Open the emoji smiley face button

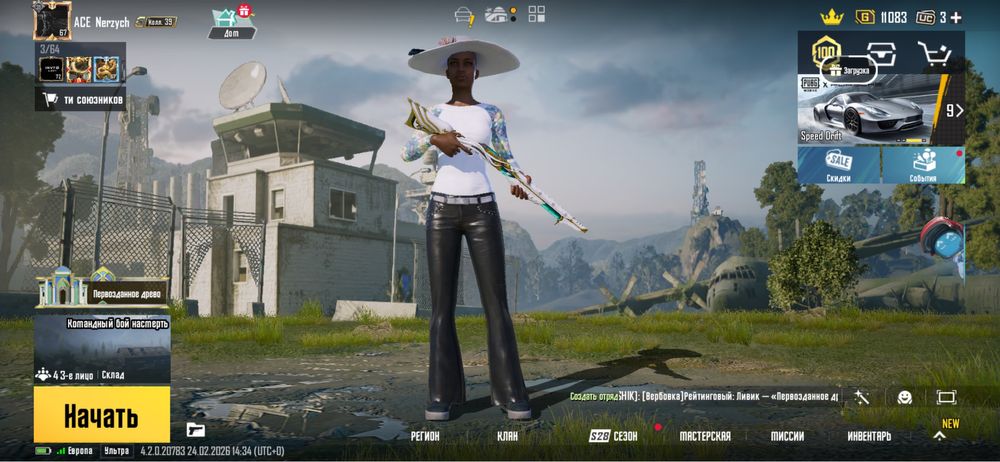904,397
